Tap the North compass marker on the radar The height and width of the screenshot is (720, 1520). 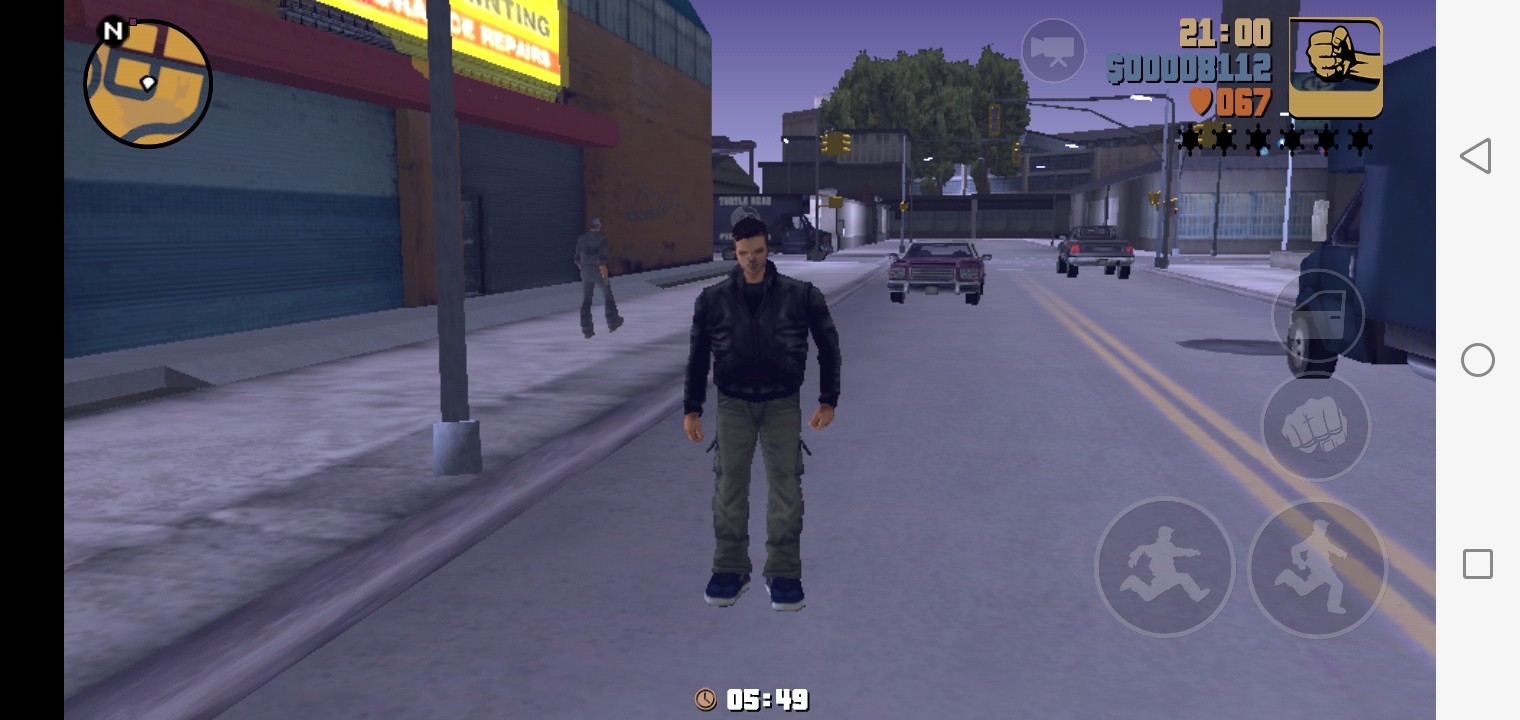coord(113,31)
